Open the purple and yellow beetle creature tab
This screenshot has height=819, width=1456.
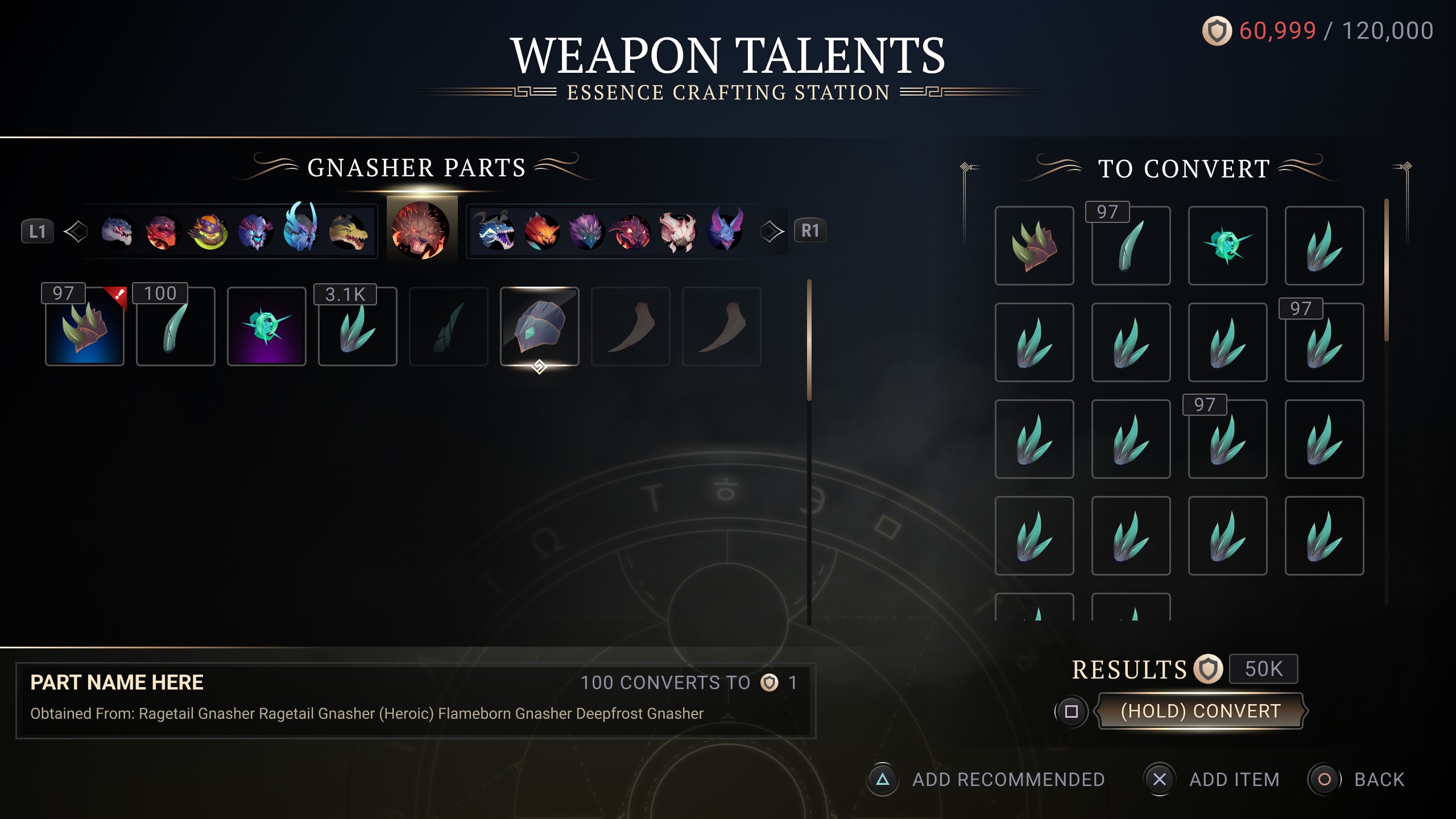(x=209, y=231)
